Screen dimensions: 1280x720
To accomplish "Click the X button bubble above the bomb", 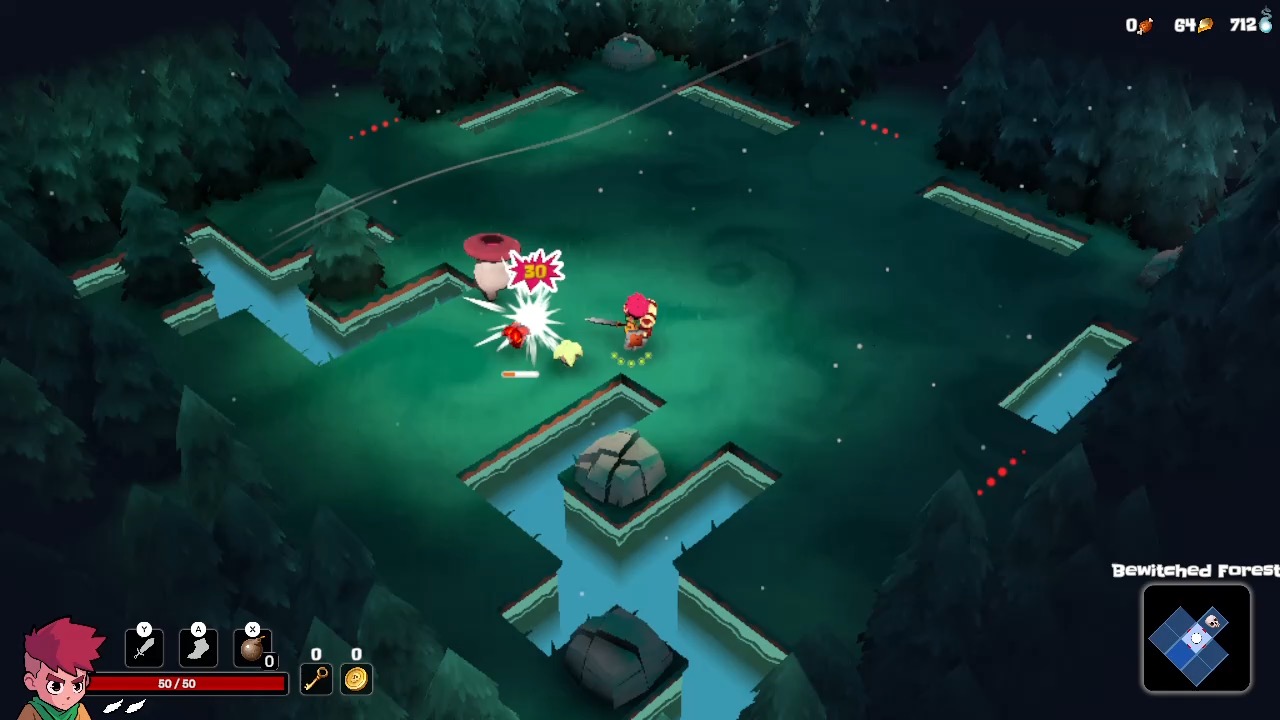I will pyautogui.click(x=252, y=630).
